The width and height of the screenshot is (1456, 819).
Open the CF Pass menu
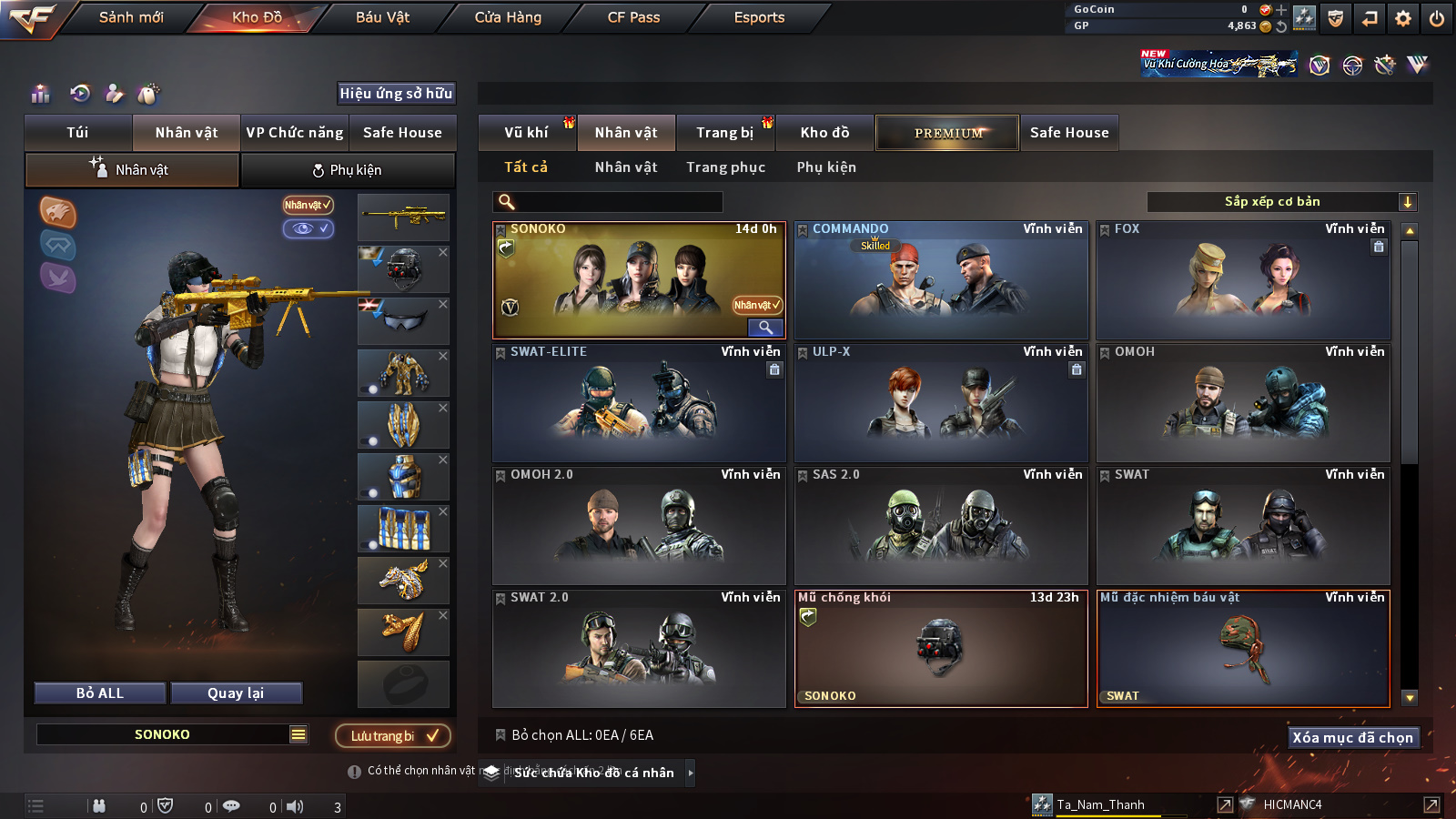pos(633,17)
